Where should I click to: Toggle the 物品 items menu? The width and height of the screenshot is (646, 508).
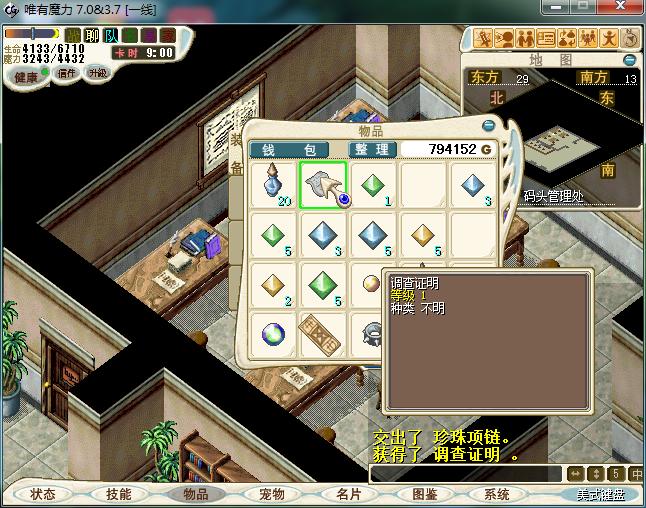point(195,494)
